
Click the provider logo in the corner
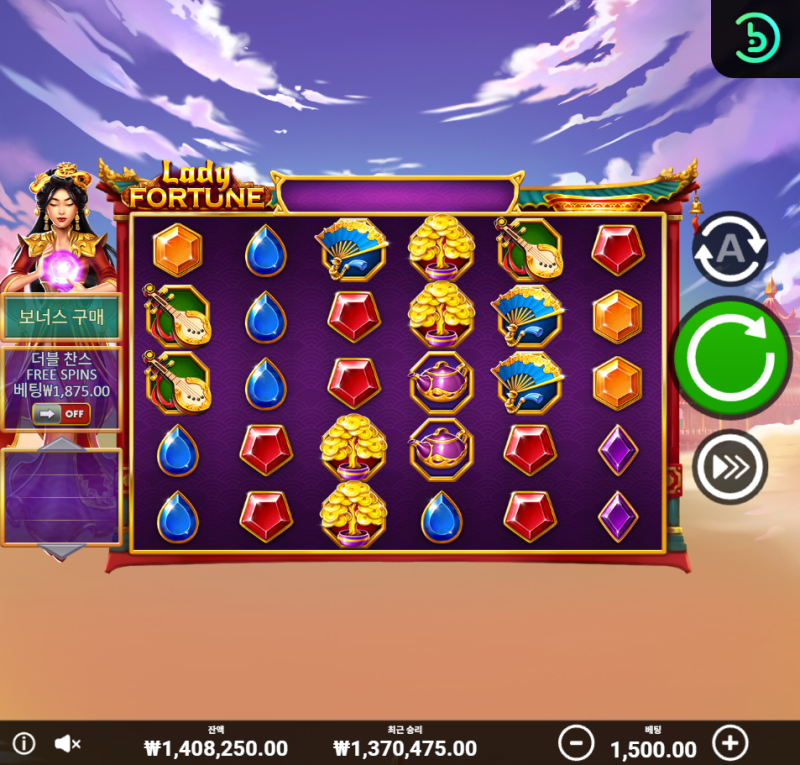tap(756, 38)
